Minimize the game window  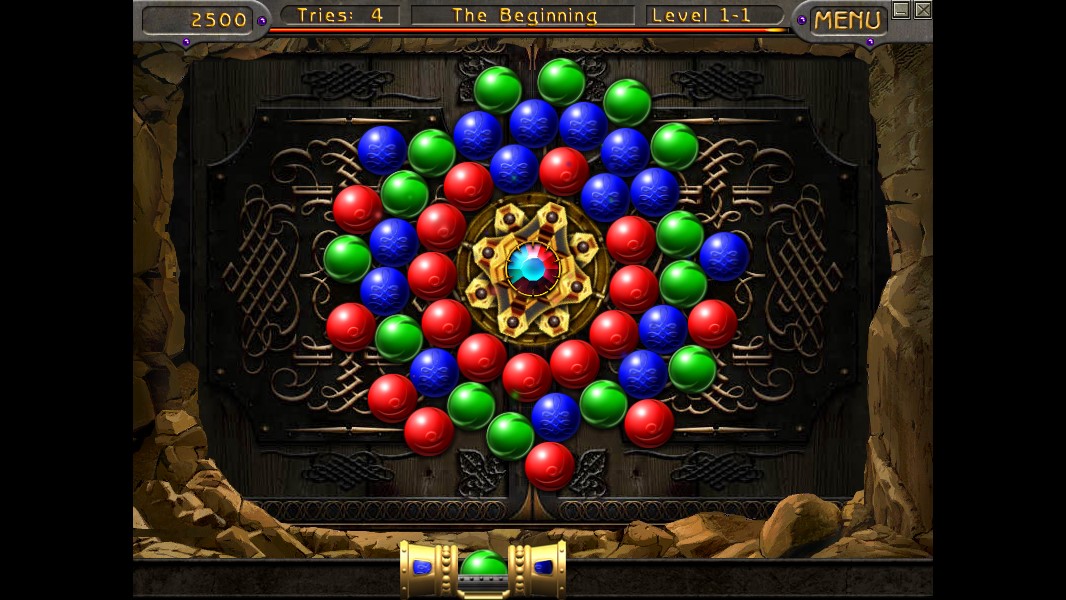click(x=901, y=10)
